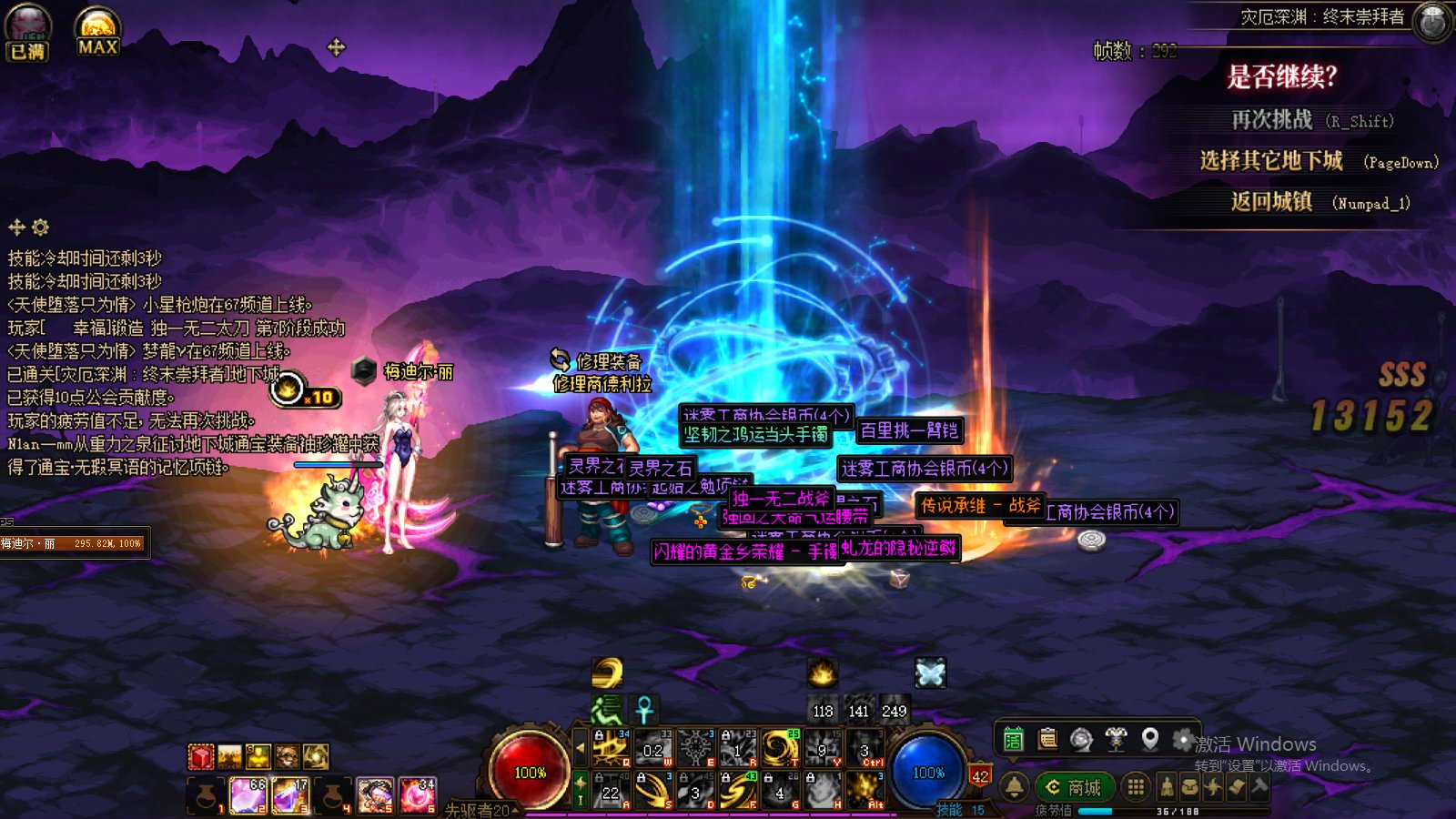The image size is (1456, 819).
Task: Choose 返回城镇 to return to town
Action: click(x=1271, y=202)
